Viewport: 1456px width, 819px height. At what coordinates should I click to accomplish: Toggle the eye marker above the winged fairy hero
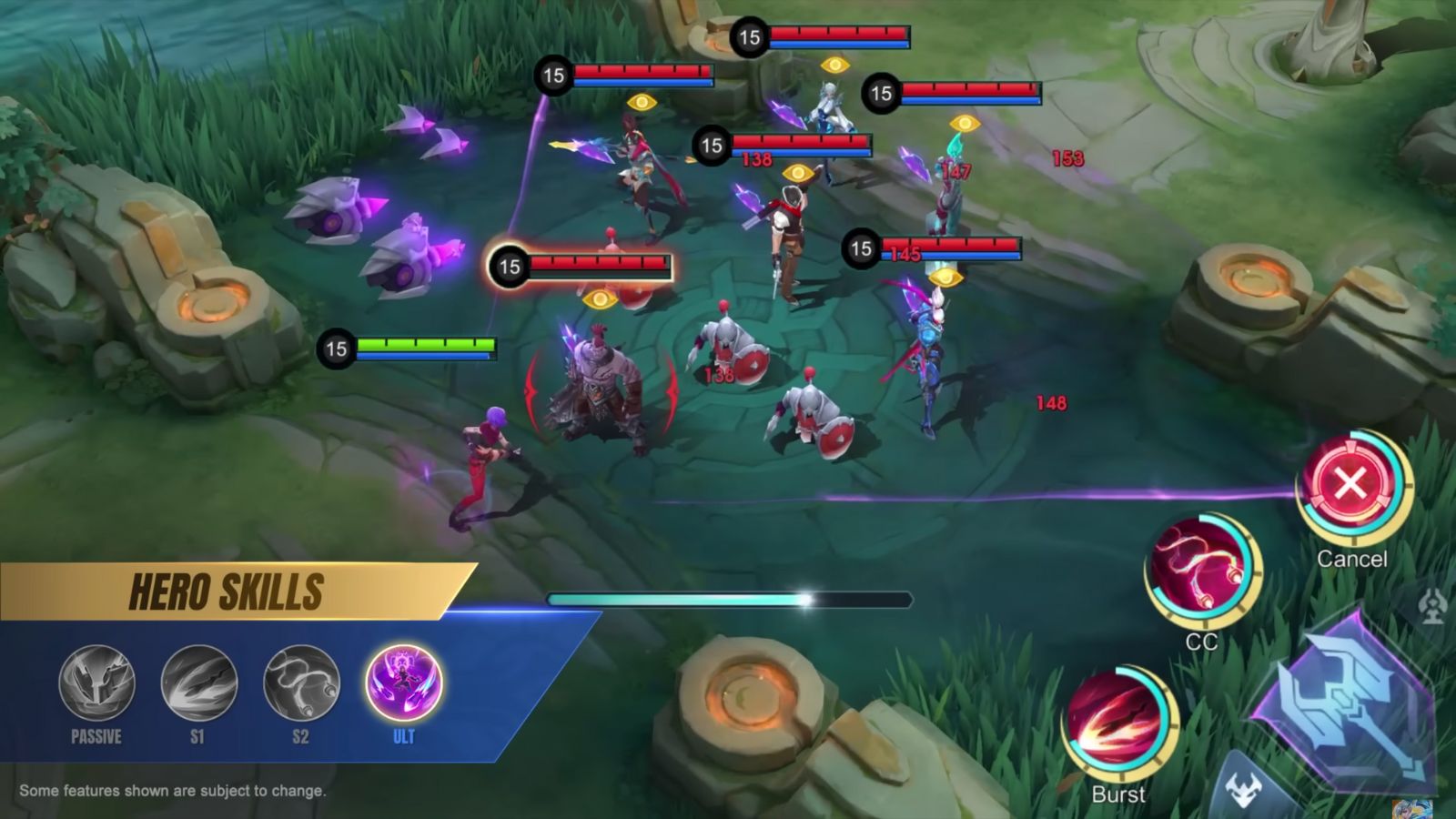pyautogui.click(x=835, y=64)
